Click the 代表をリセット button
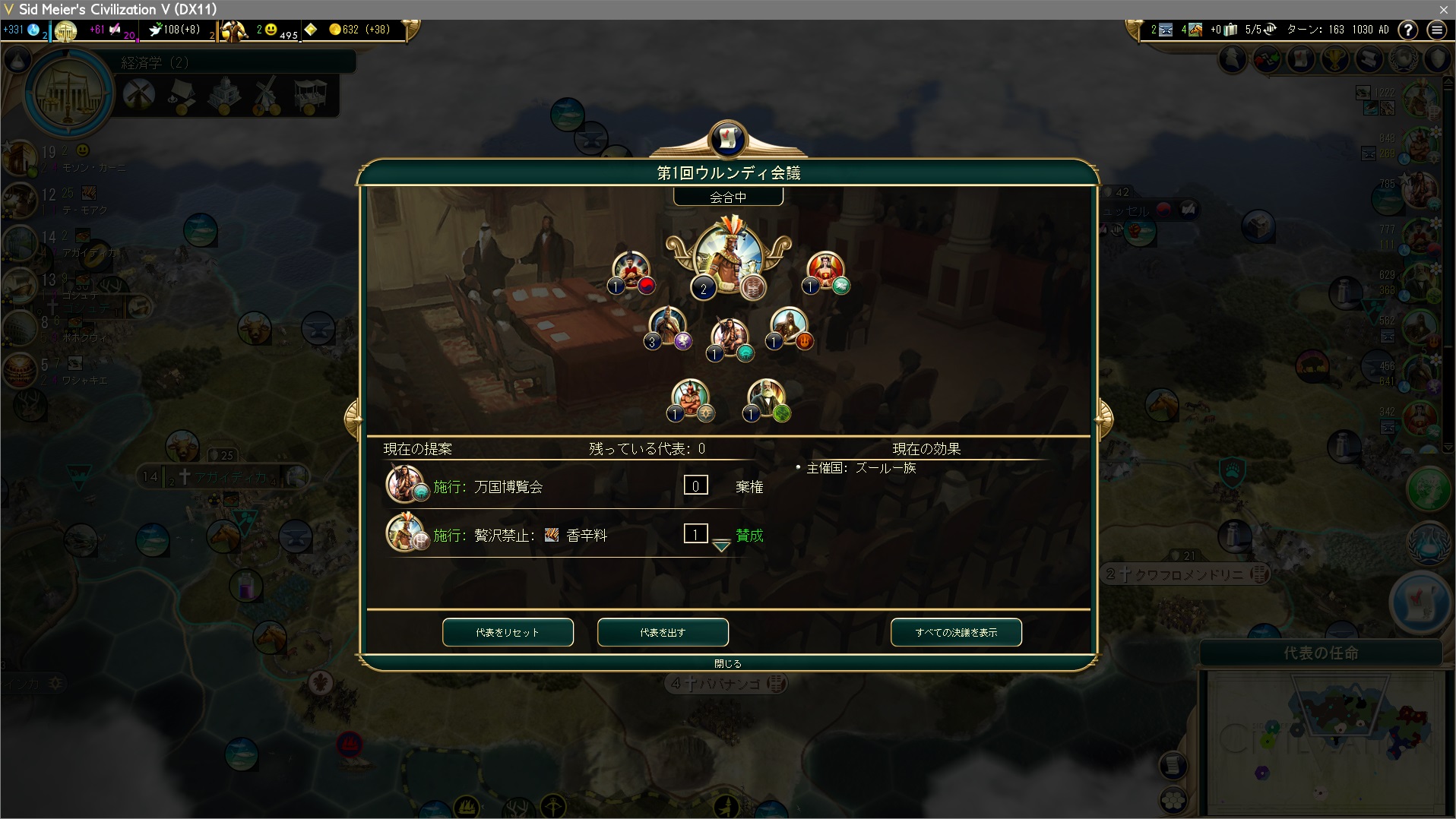The height and width of the screenshot is (819, 1456). (508, 632)
